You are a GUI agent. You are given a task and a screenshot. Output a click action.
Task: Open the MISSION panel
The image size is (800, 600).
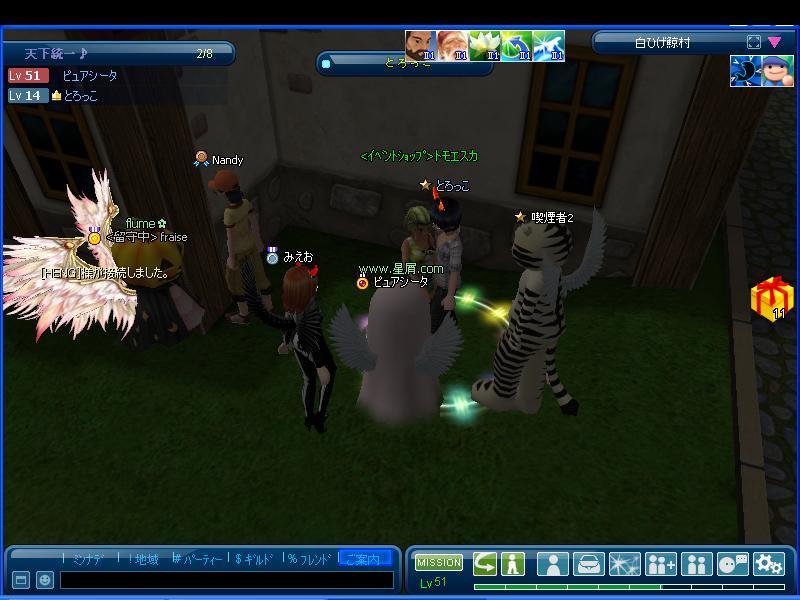point(439,563)
